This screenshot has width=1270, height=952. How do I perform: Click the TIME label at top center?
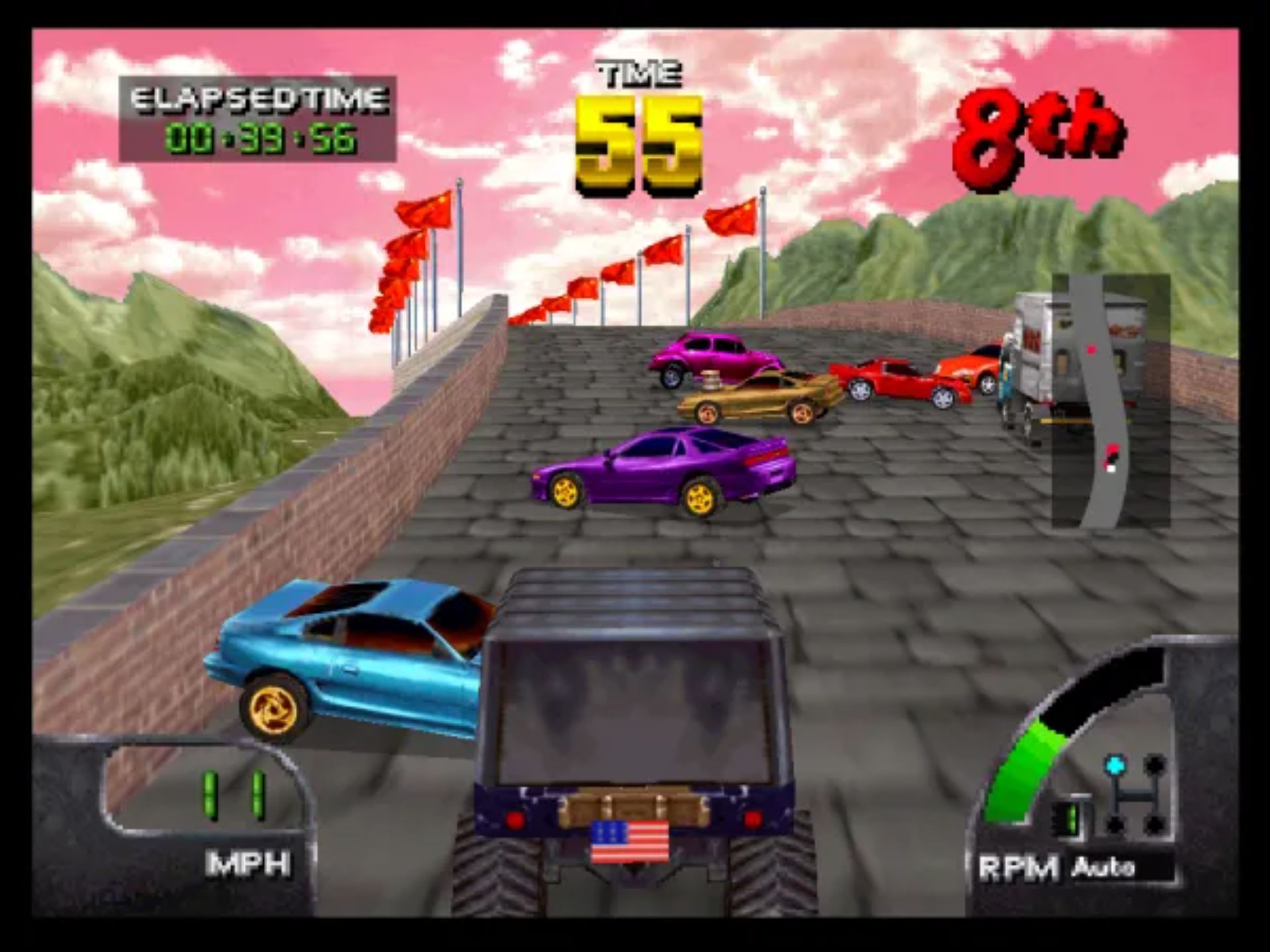[x=637, y=73]
